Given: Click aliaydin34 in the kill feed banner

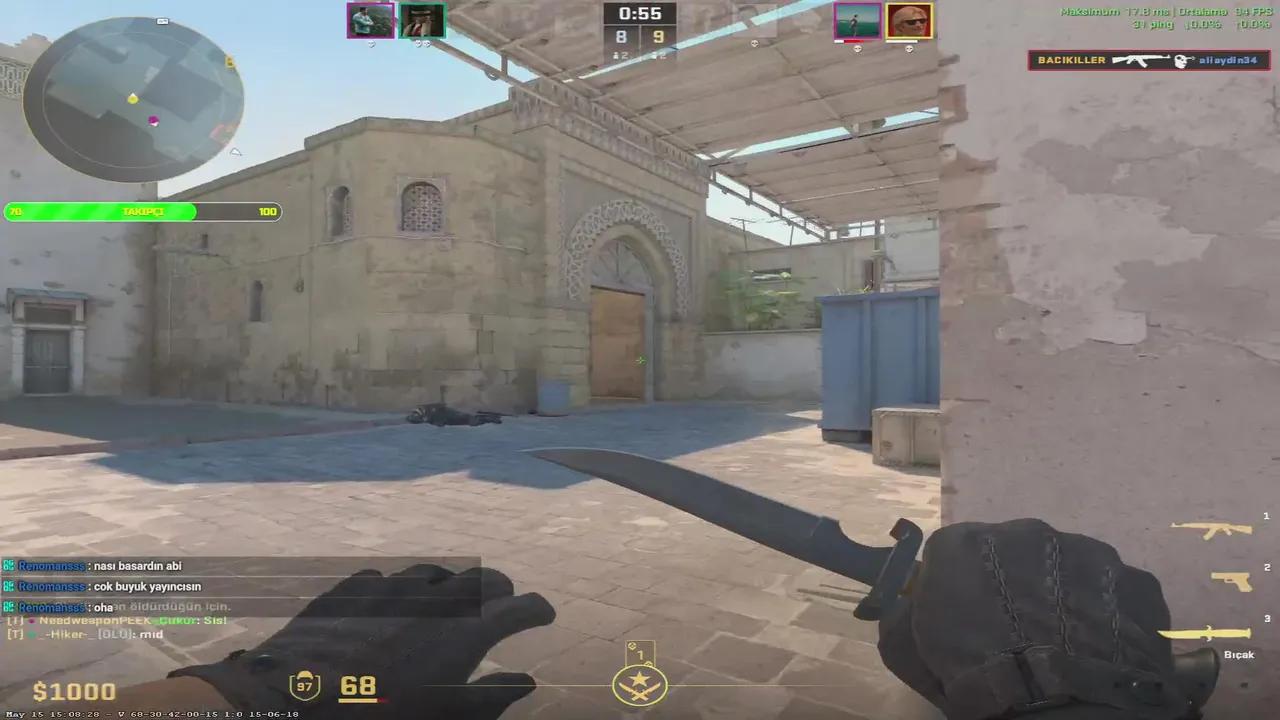Looking at the screenshot, I should coord(1228,61).
